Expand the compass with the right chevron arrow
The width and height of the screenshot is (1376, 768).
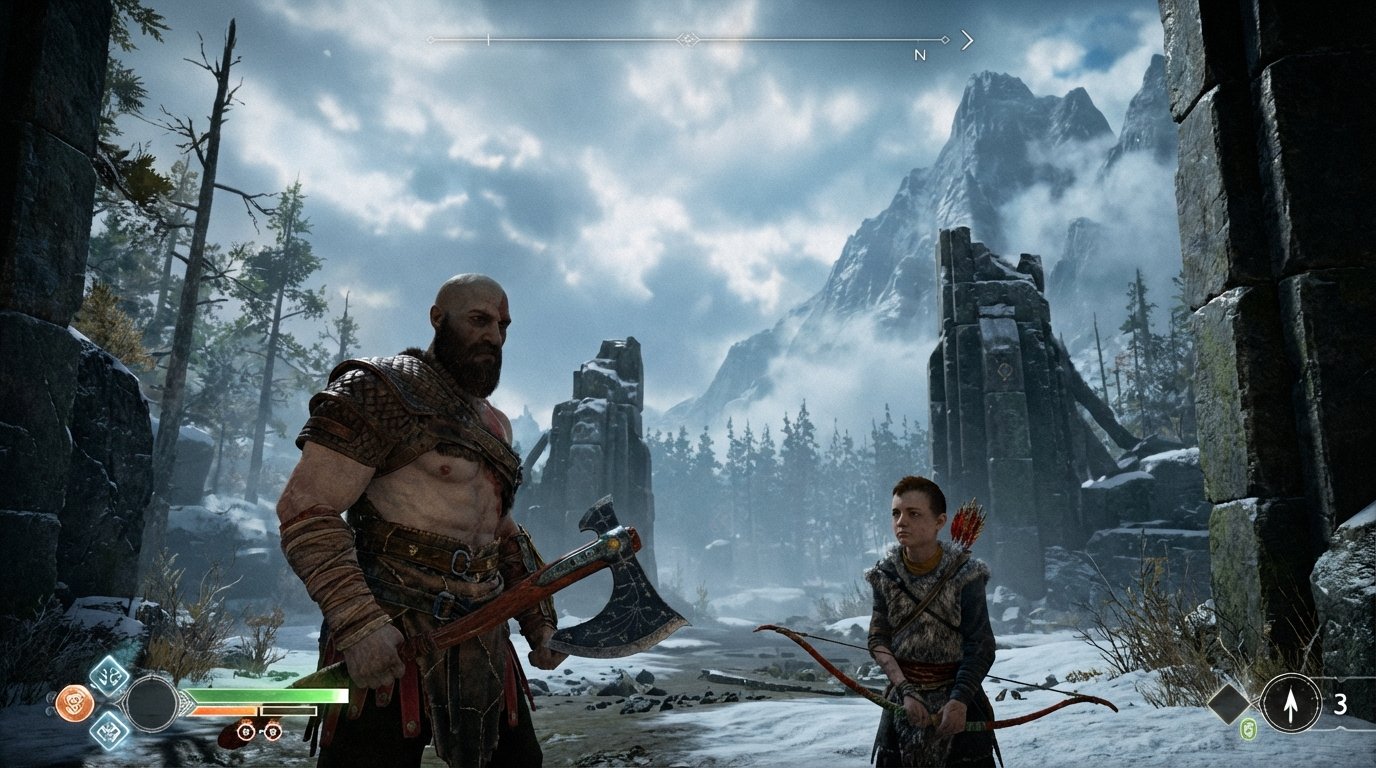(967, 39)
